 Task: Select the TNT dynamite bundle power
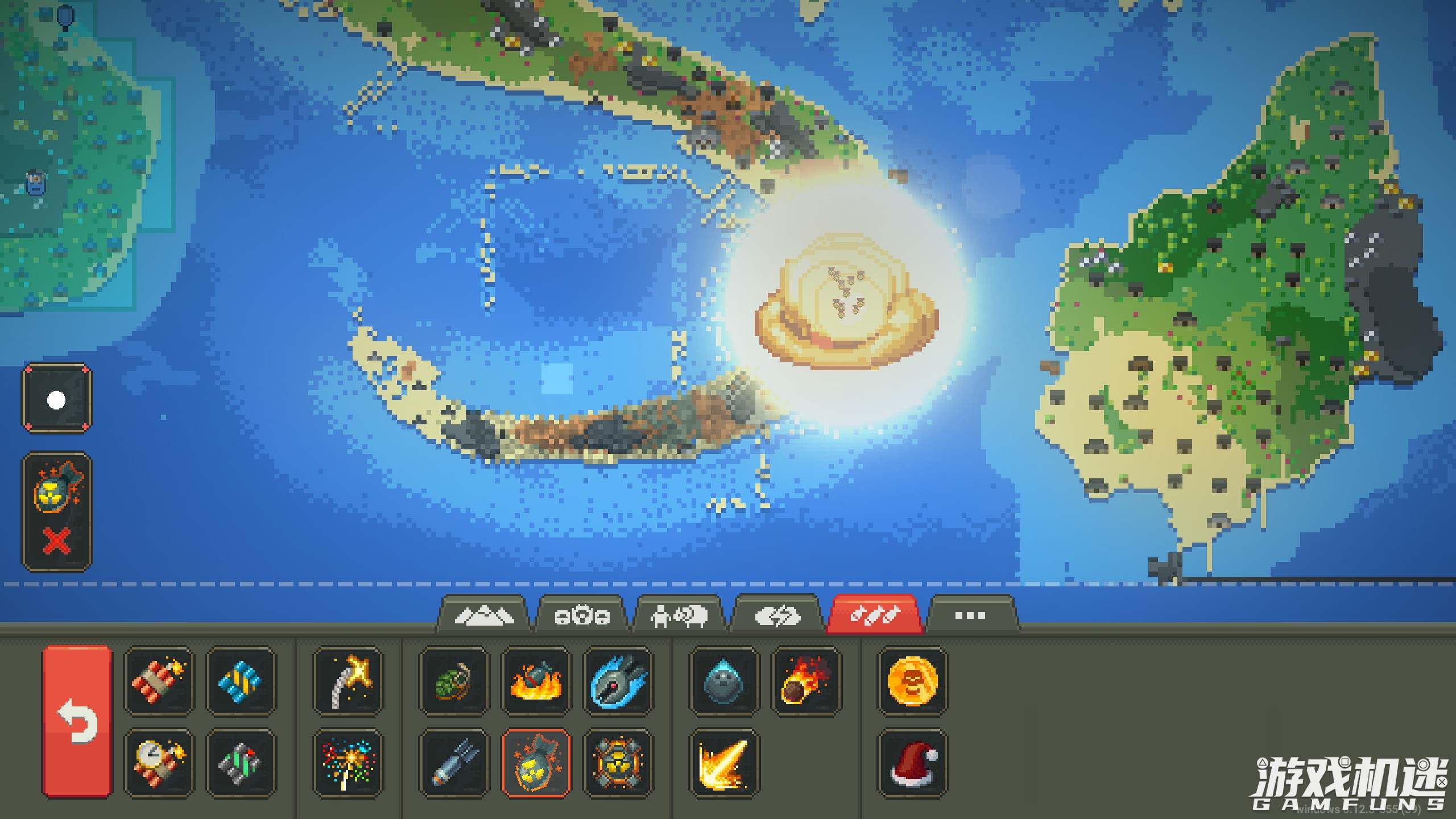tap(159, 680)
